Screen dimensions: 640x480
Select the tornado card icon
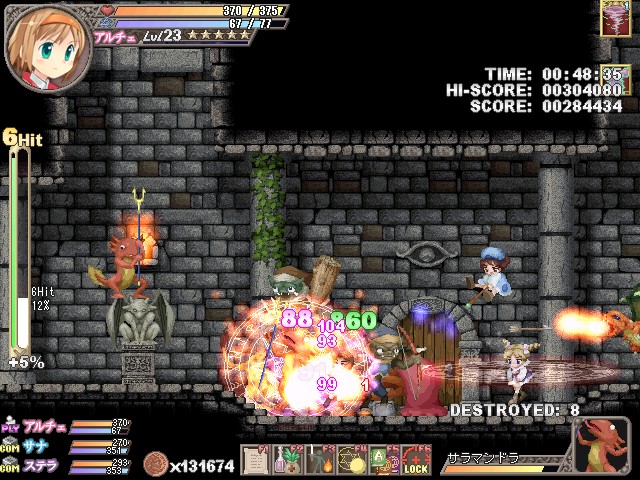click(x=614, y=17)
